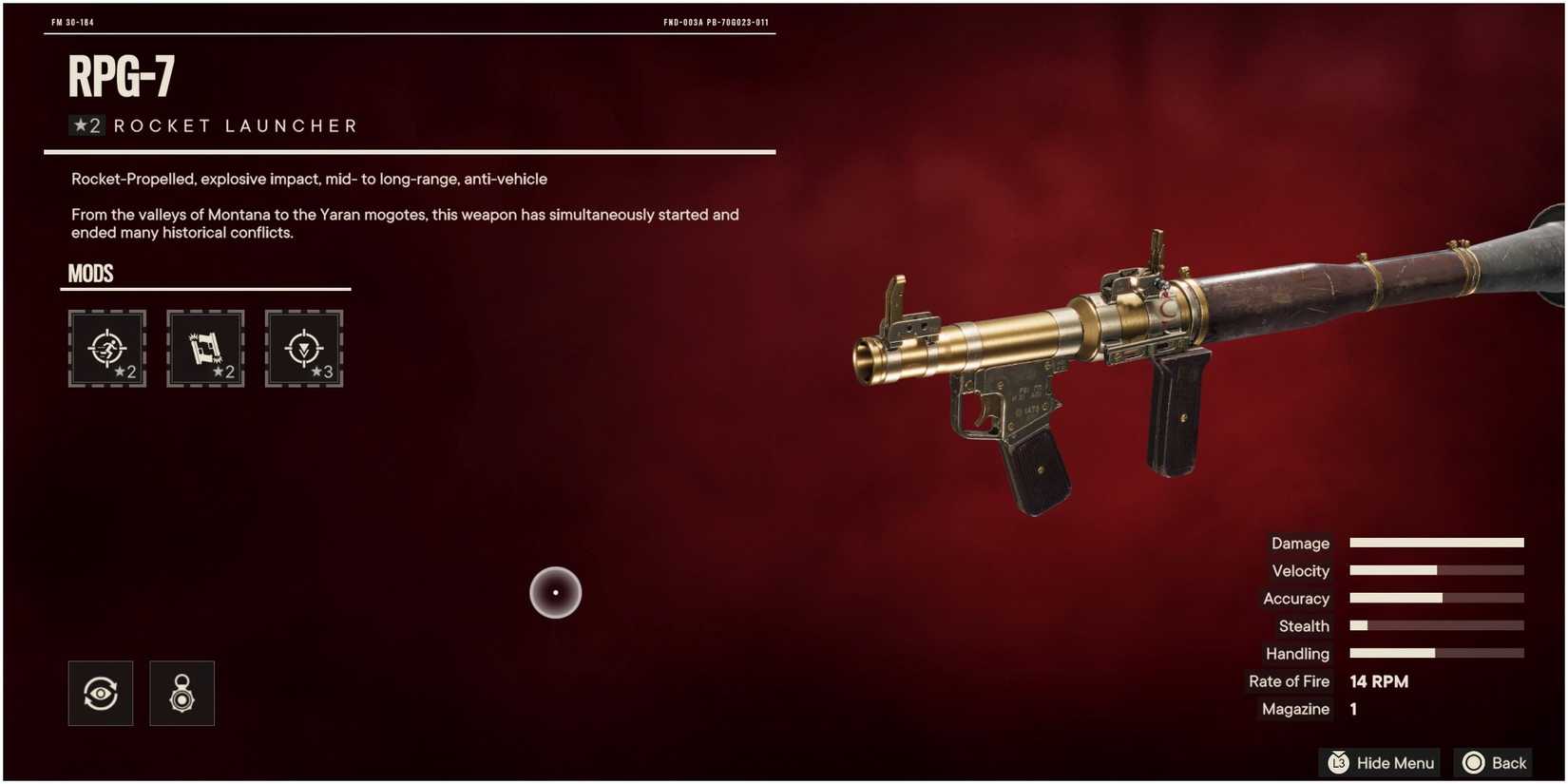Expand the second mod slot details

(205, 349)
